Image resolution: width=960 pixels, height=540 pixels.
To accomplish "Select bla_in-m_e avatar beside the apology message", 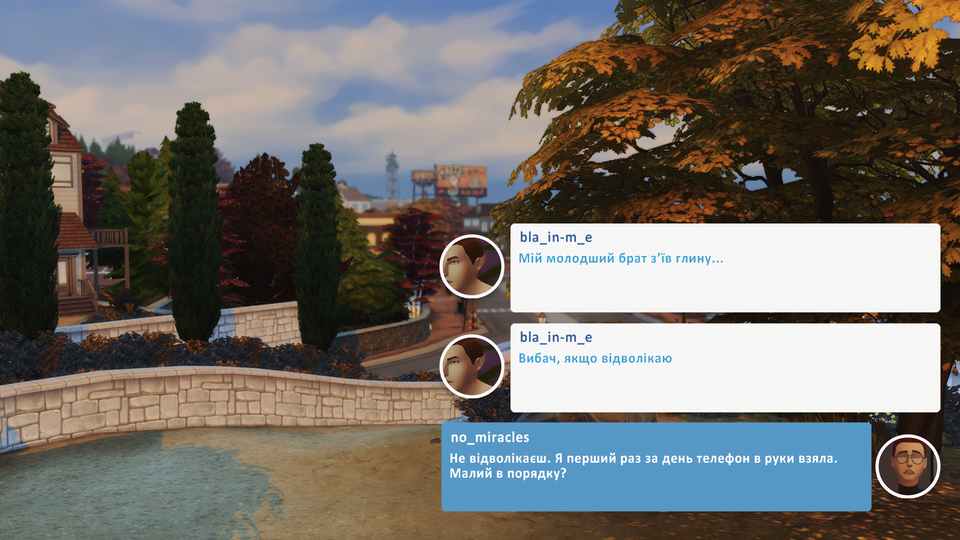I will coord(471,366).
